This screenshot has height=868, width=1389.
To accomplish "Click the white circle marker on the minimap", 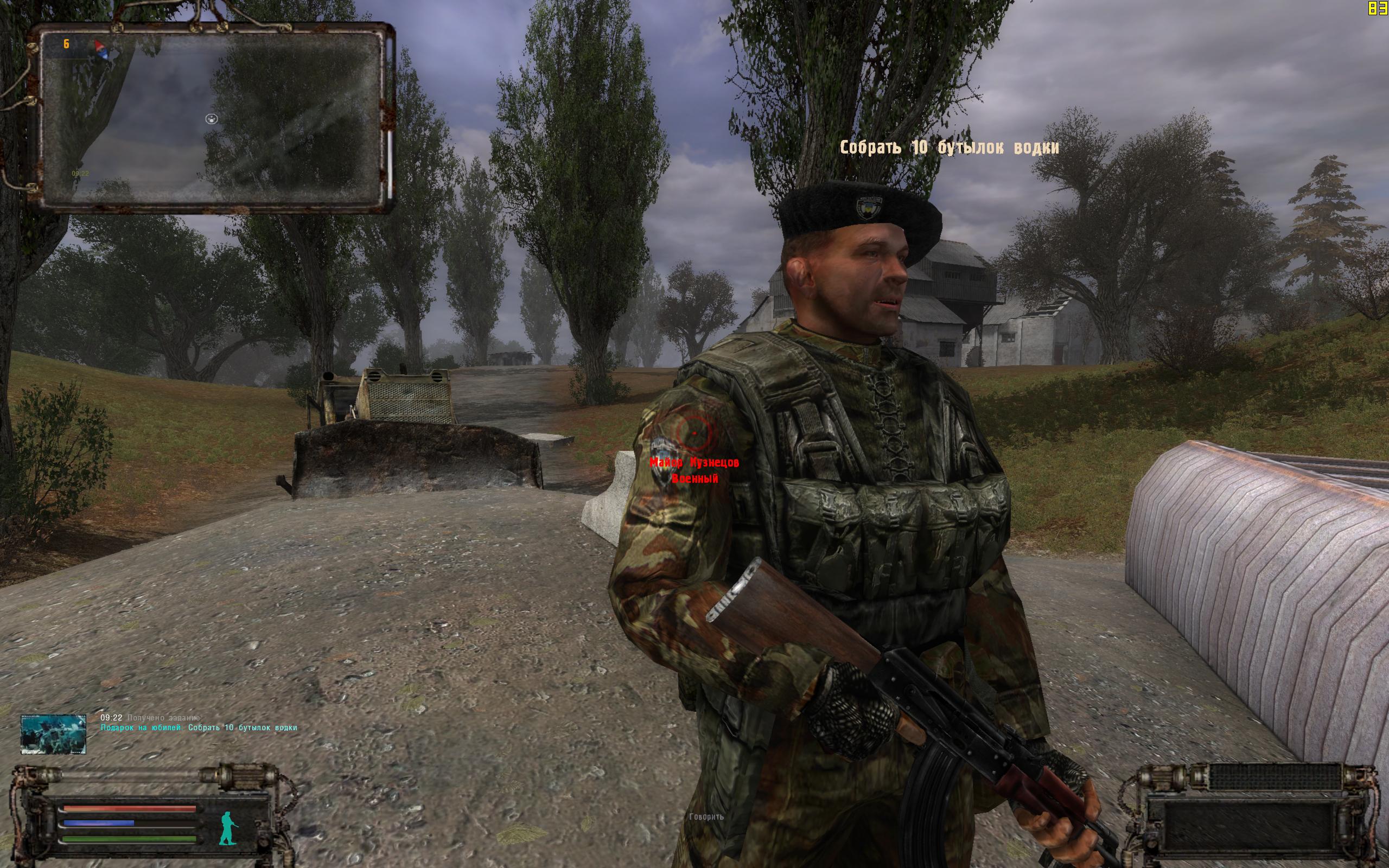I will (x=211, y=119).
